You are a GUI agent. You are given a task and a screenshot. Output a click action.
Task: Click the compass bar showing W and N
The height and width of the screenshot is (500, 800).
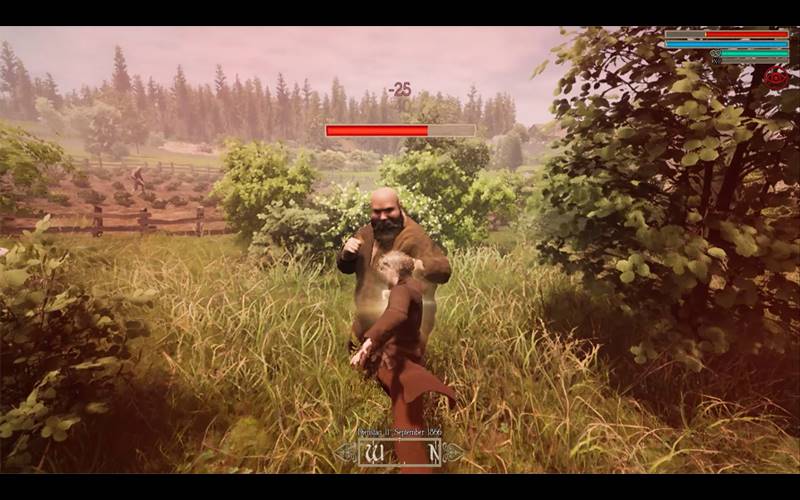(x=399, y=453)
